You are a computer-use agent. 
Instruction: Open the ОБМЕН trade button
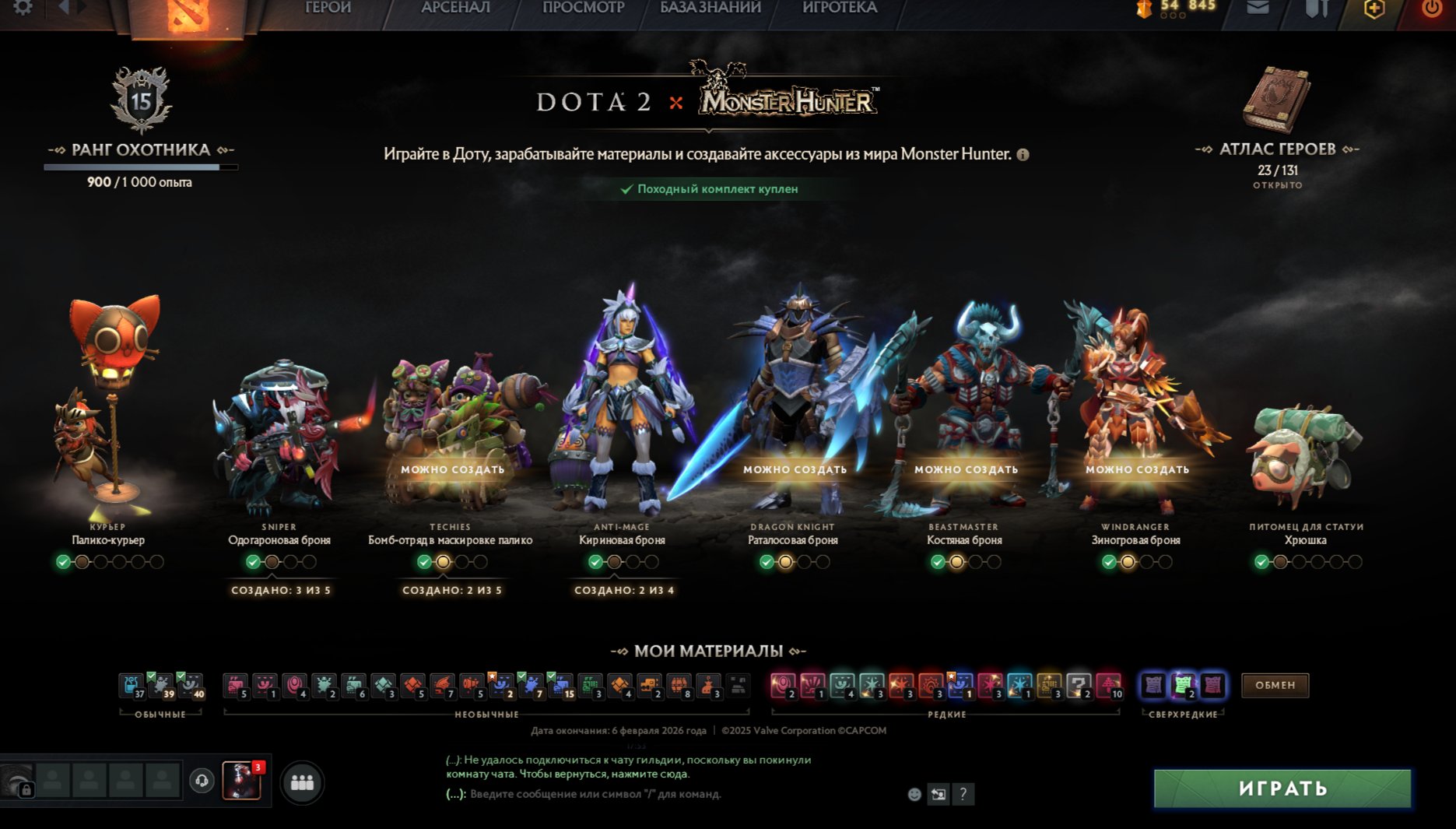point(1275,685)
